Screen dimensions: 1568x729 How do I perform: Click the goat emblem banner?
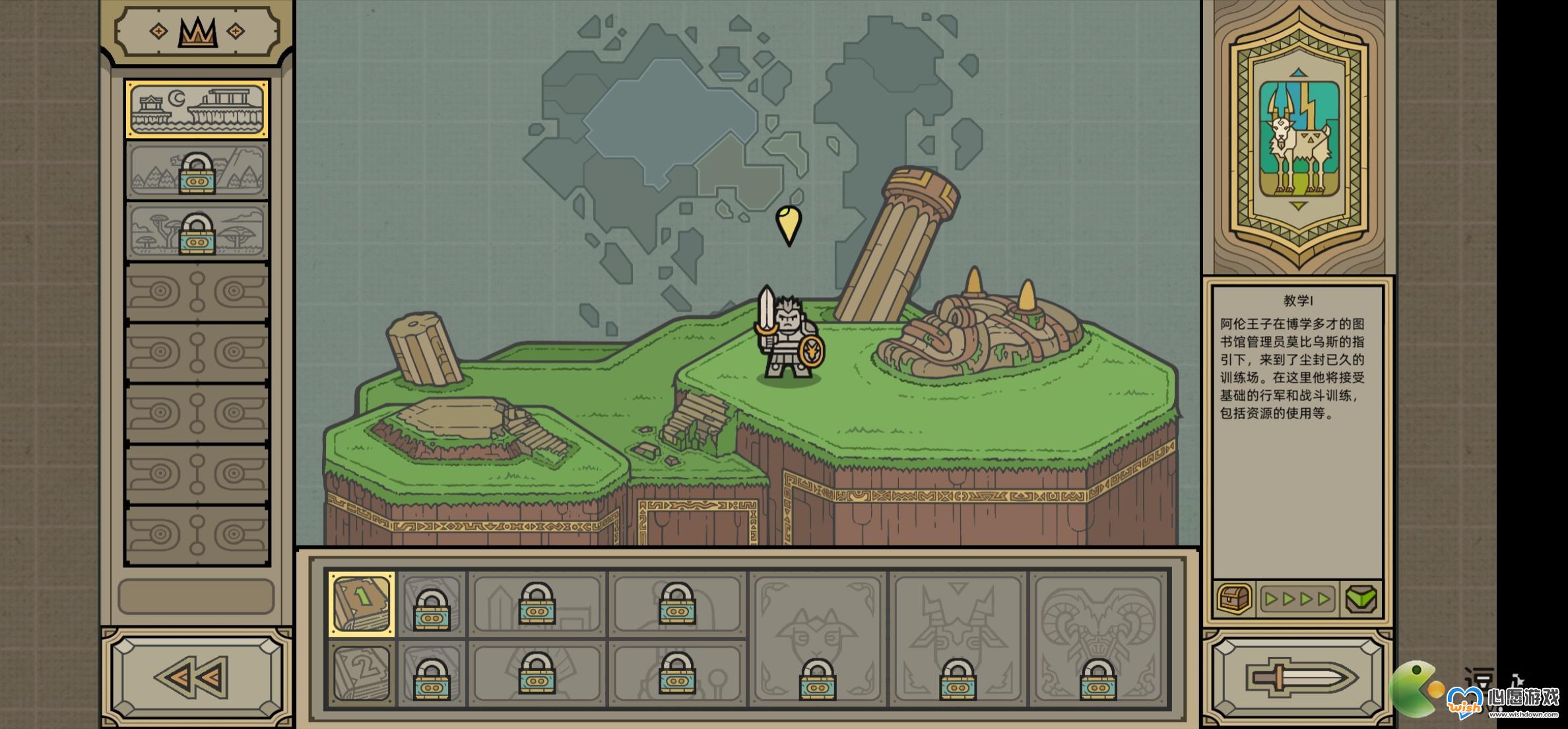pyautogui.click(x=1298, y=139)
